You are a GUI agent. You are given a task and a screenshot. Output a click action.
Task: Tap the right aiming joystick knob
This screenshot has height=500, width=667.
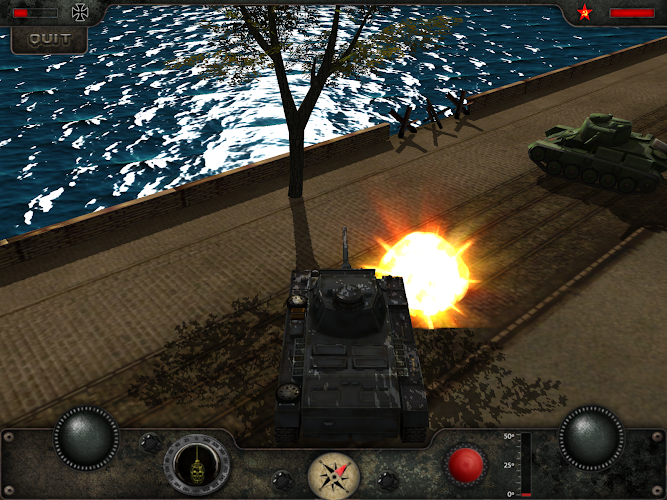(x=591, y=437)
